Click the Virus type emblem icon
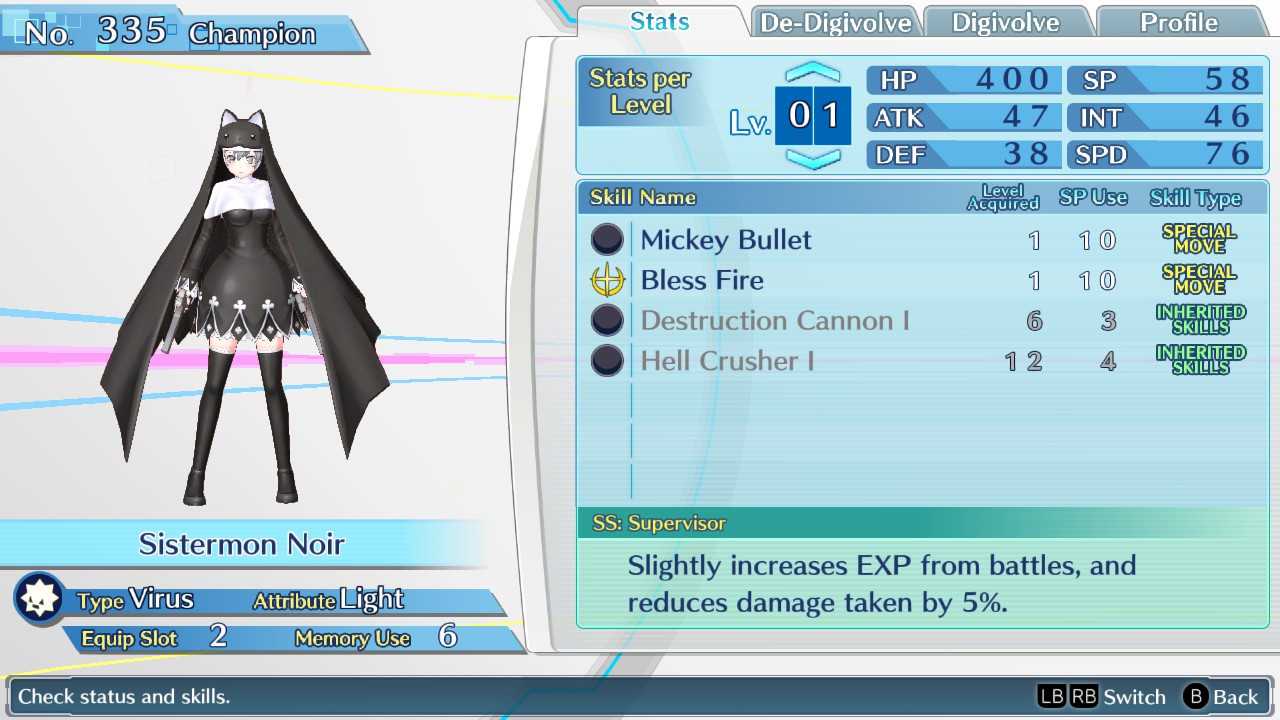The width and height of the screenshot is (1280, 720). click(x=39, y=597)
